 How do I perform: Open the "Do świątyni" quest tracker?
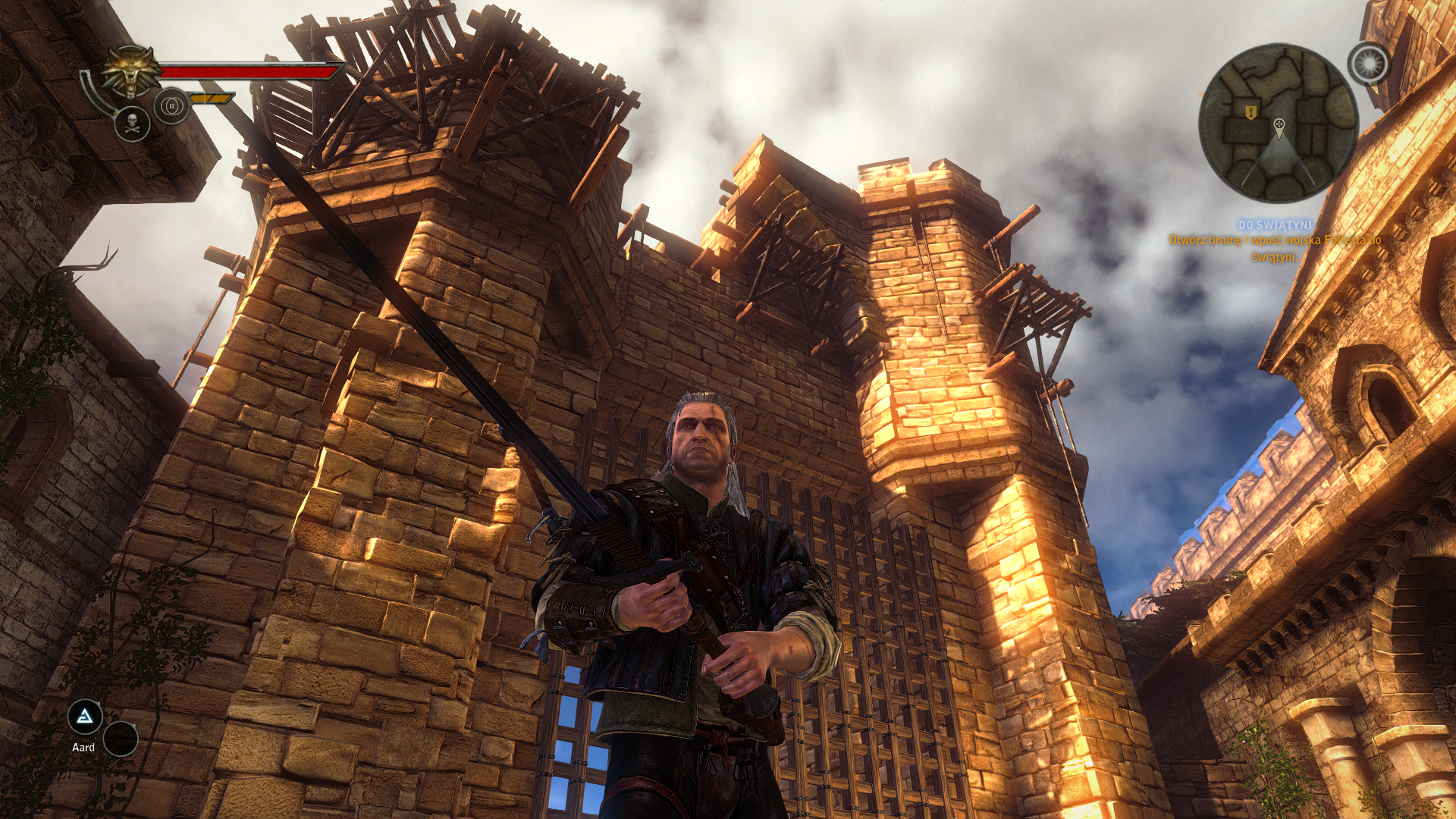click(1275, 225)
